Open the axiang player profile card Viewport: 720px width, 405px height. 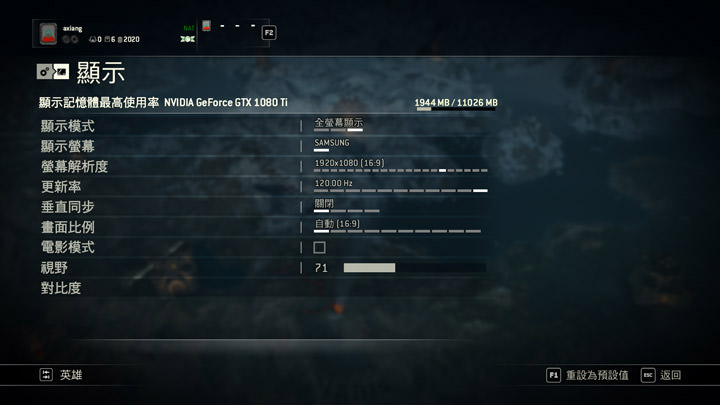coord(90,33)
